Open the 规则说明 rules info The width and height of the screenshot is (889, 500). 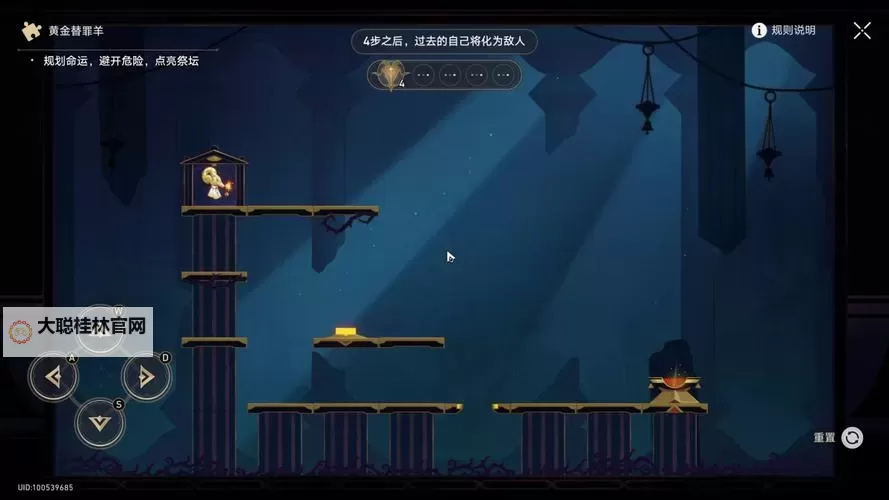[x=784, y=30]
